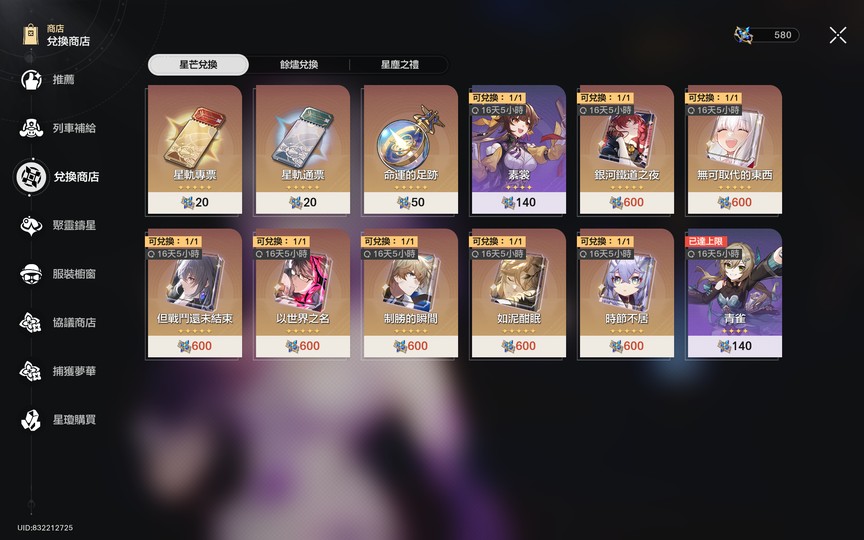Go to 列車補給 in the sidebar
Viewport: 864px width, 540px height.
pyautogui.click(x=73, y=128)
